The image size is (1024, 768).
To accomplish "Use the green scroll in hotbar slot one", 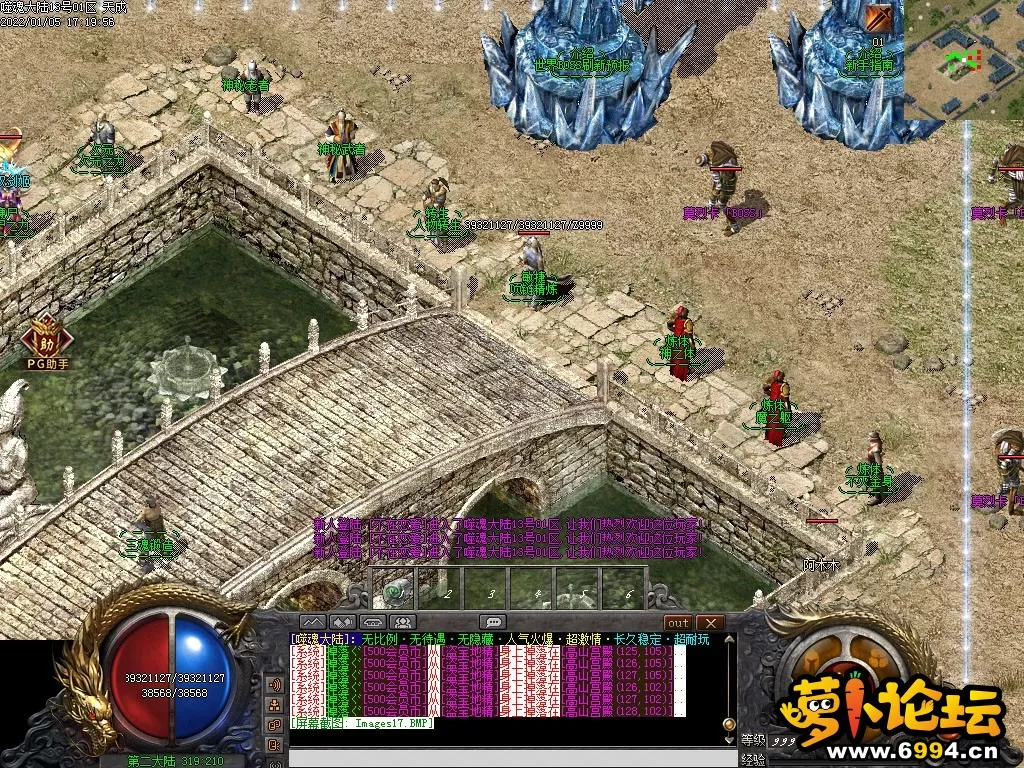I will (x=397, y=591).
